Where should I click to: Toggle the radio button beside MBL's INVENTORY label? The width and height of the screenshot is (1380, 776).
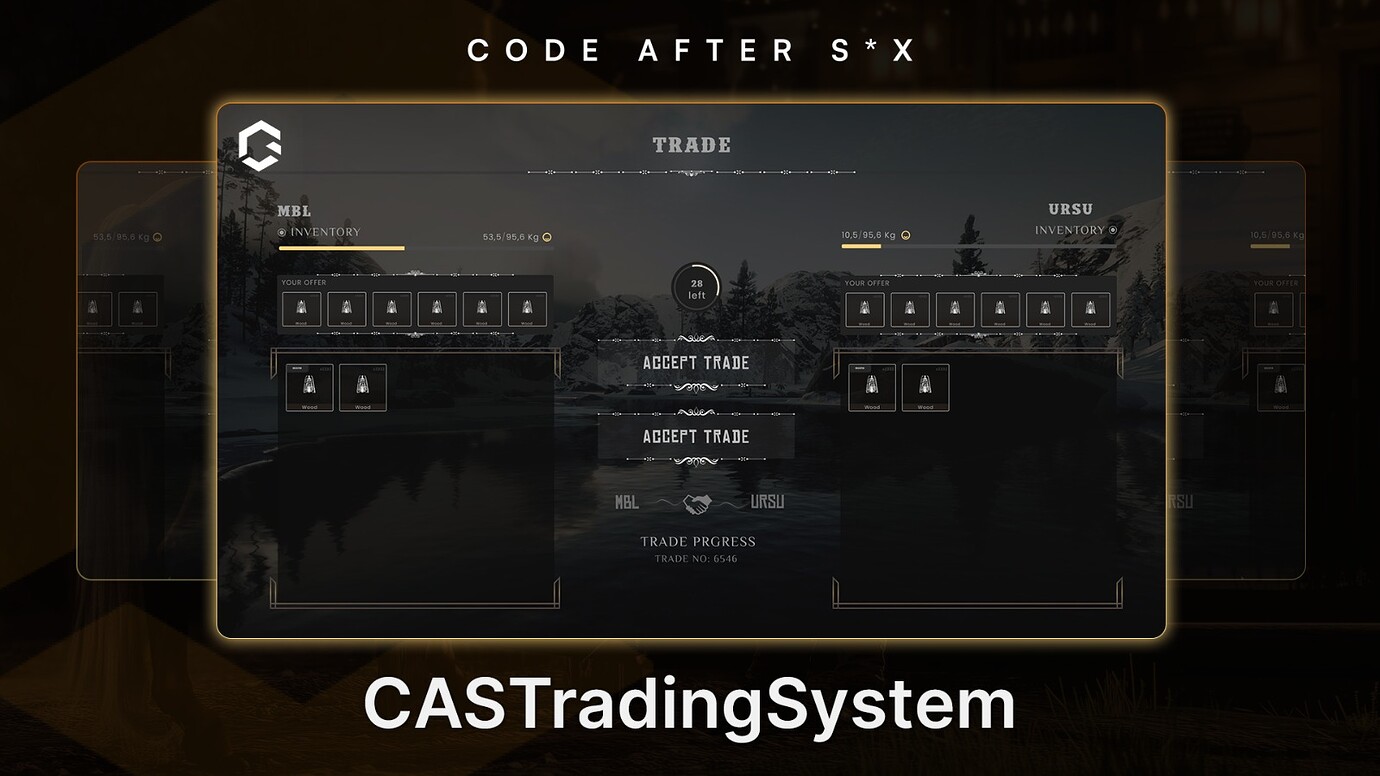tap(283, 231)
